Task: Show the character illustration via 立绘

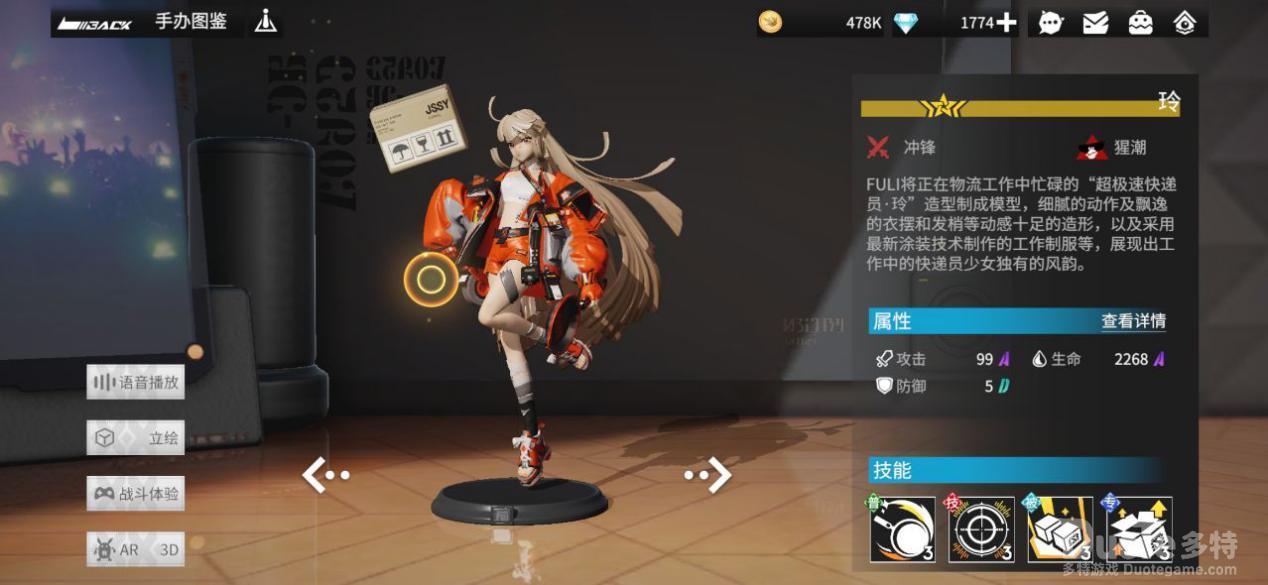Action: coord(136,438)
